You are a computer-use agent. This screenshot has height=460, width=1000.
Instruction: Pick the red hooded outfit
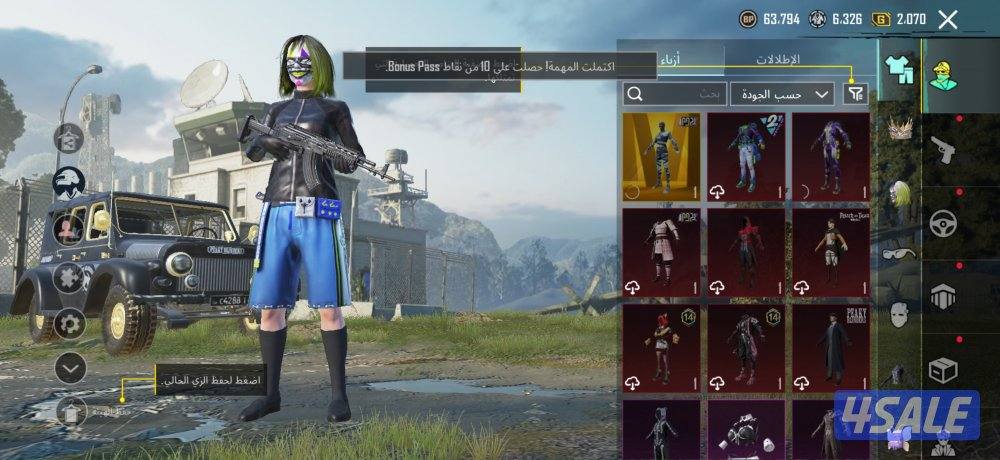[745, 252]
